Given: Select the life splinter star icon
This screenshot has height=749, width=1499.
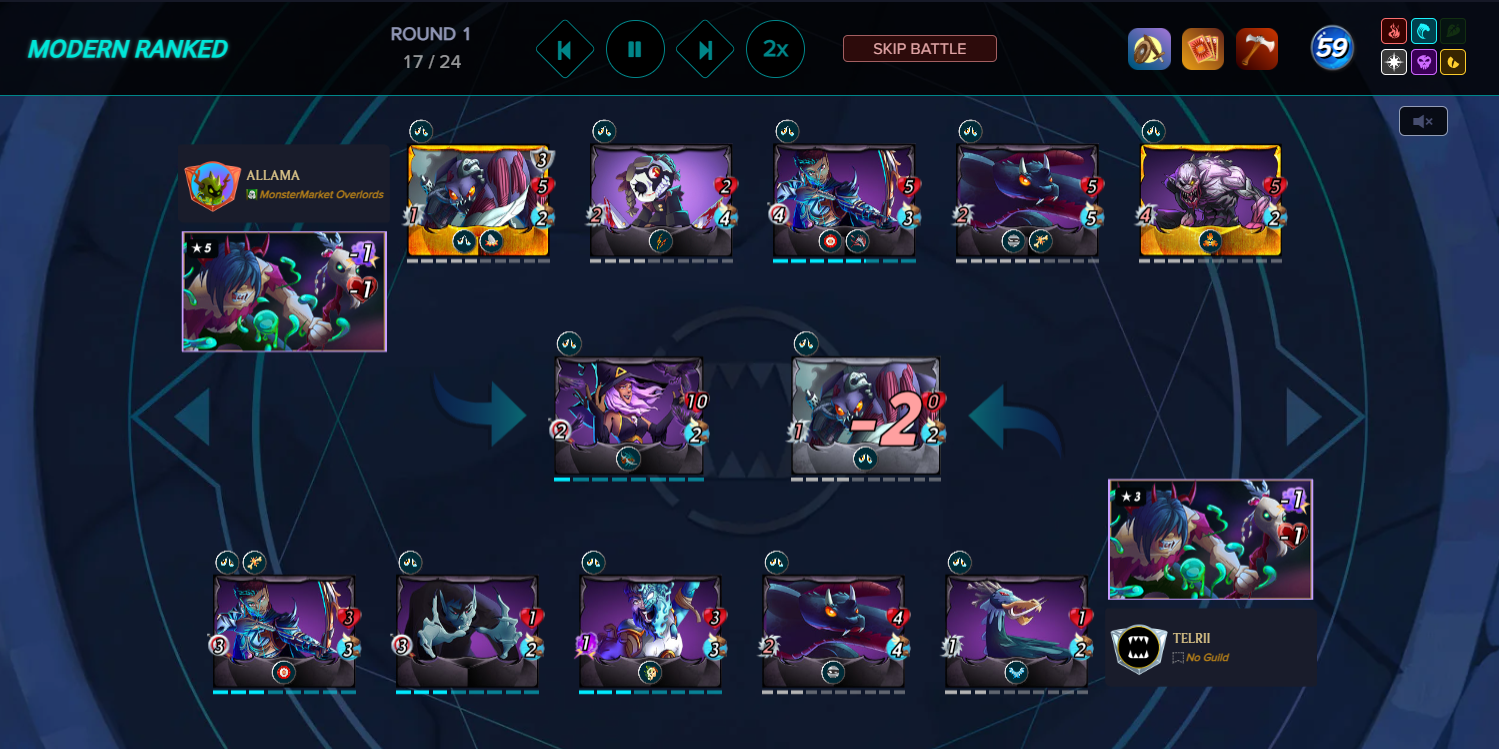Looking at the screenshot, I should pos(1394,62).
